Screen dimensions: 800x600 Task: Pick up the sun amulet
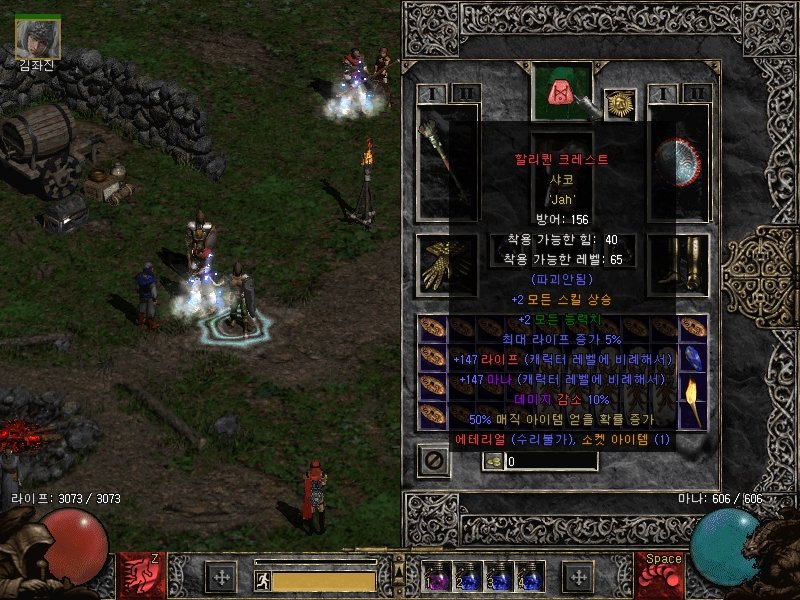[x=620, y=104]
